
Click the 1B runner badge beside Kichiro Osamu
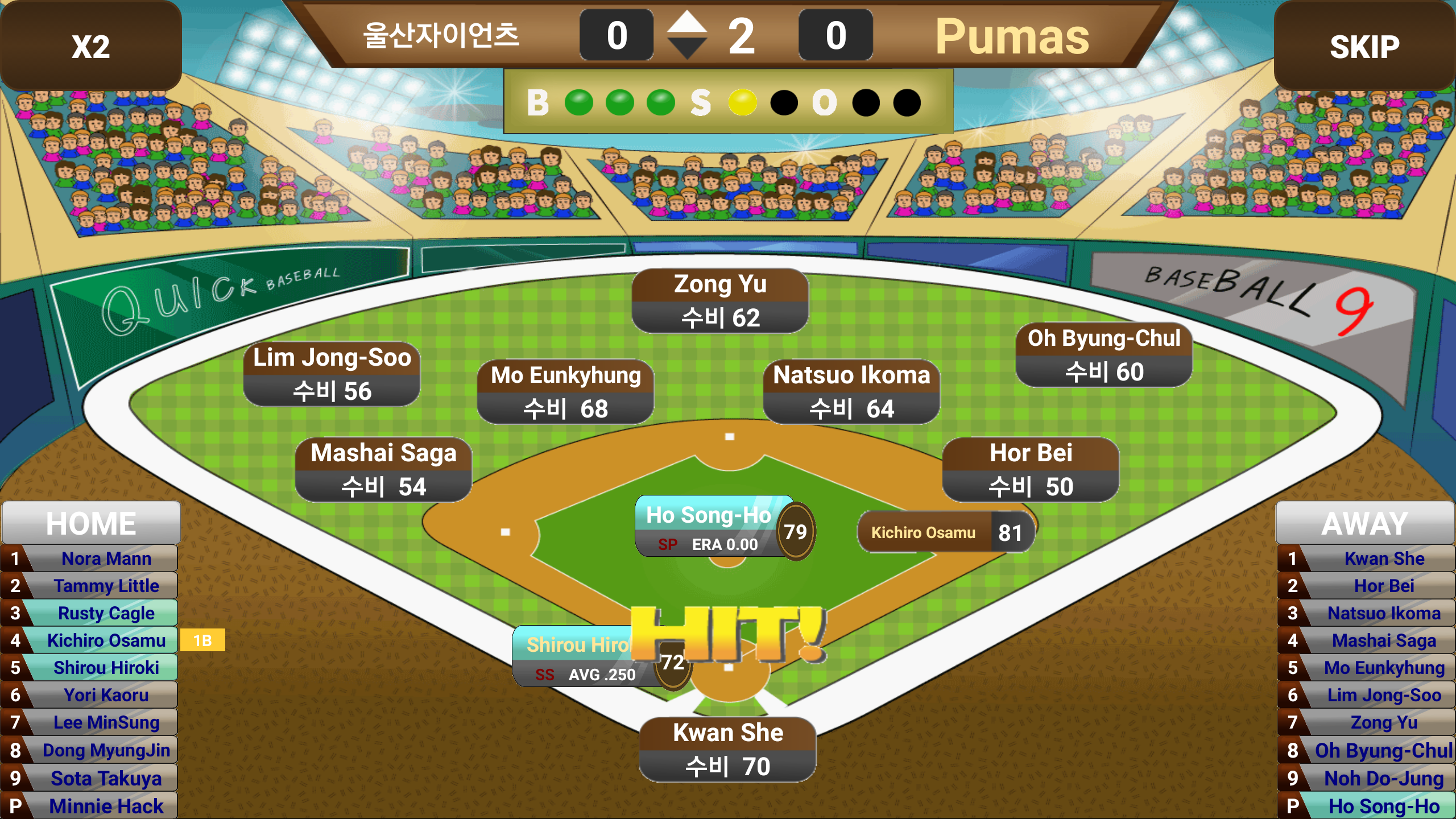pos(202,640)
